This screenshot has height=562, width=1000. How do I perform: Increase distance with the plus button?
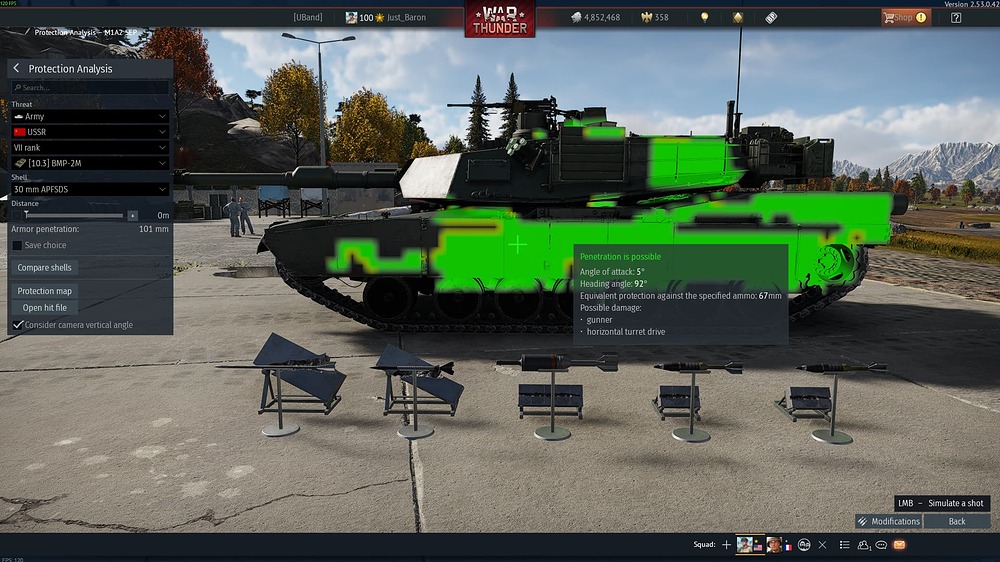pos(132,215)
